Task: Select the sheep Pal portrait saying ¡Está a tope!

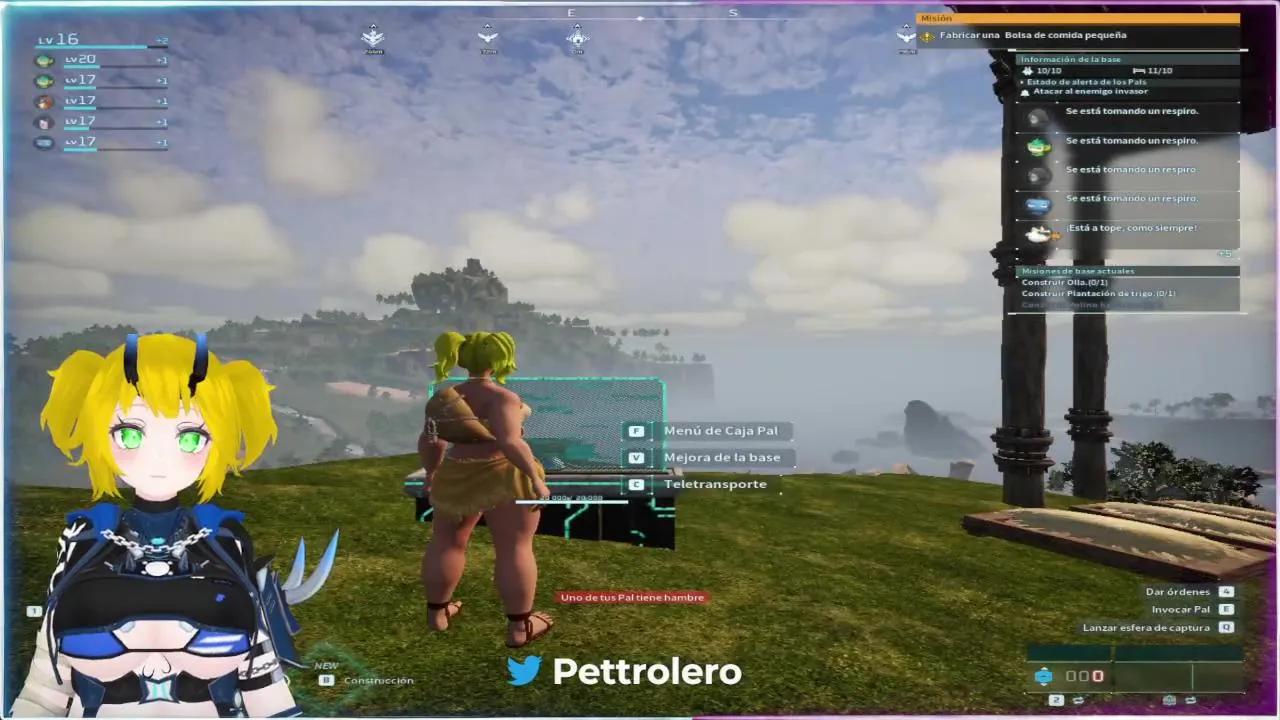Action: click(1038, 232)
